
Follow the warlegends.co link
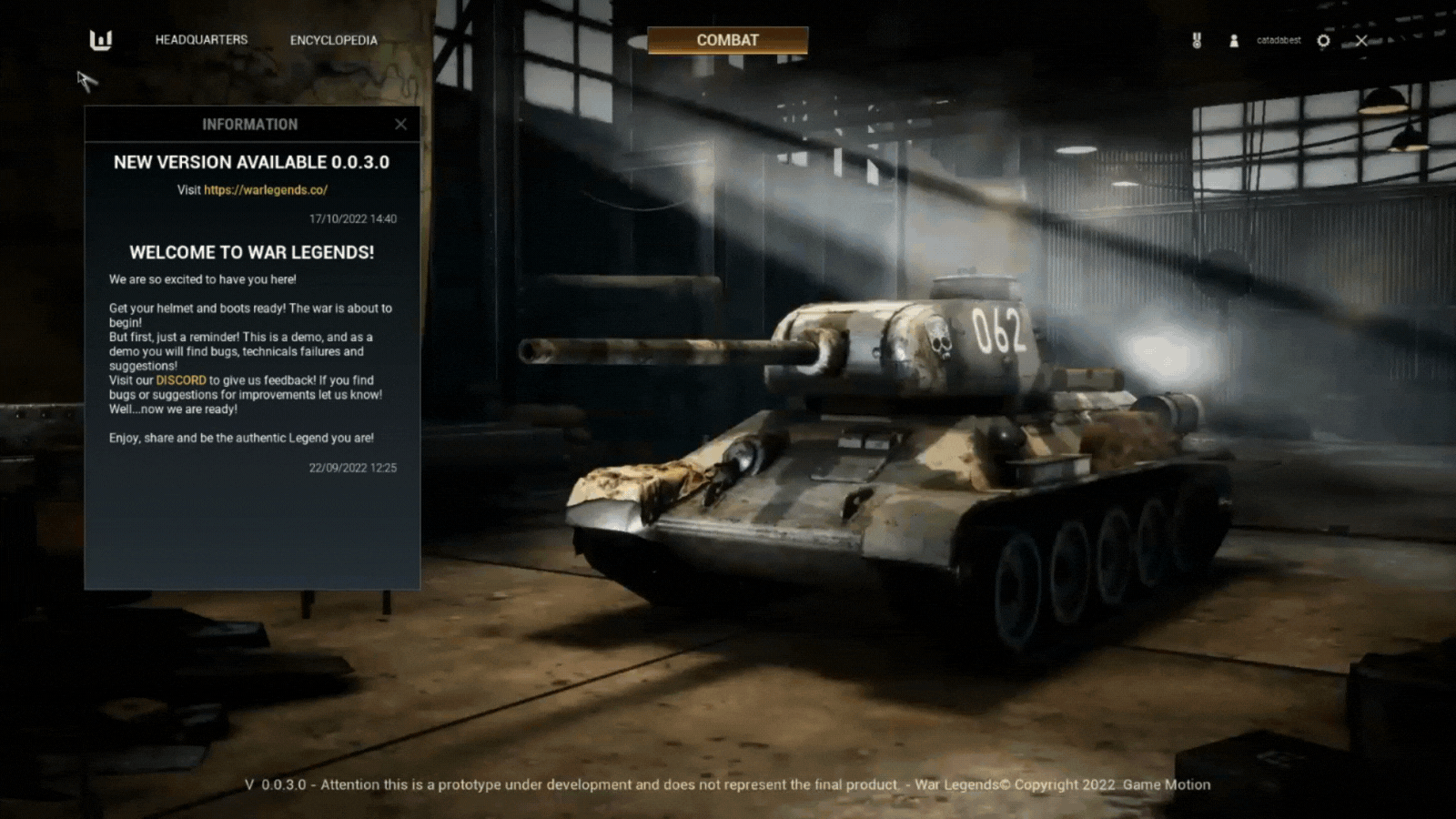coord(266,190)
